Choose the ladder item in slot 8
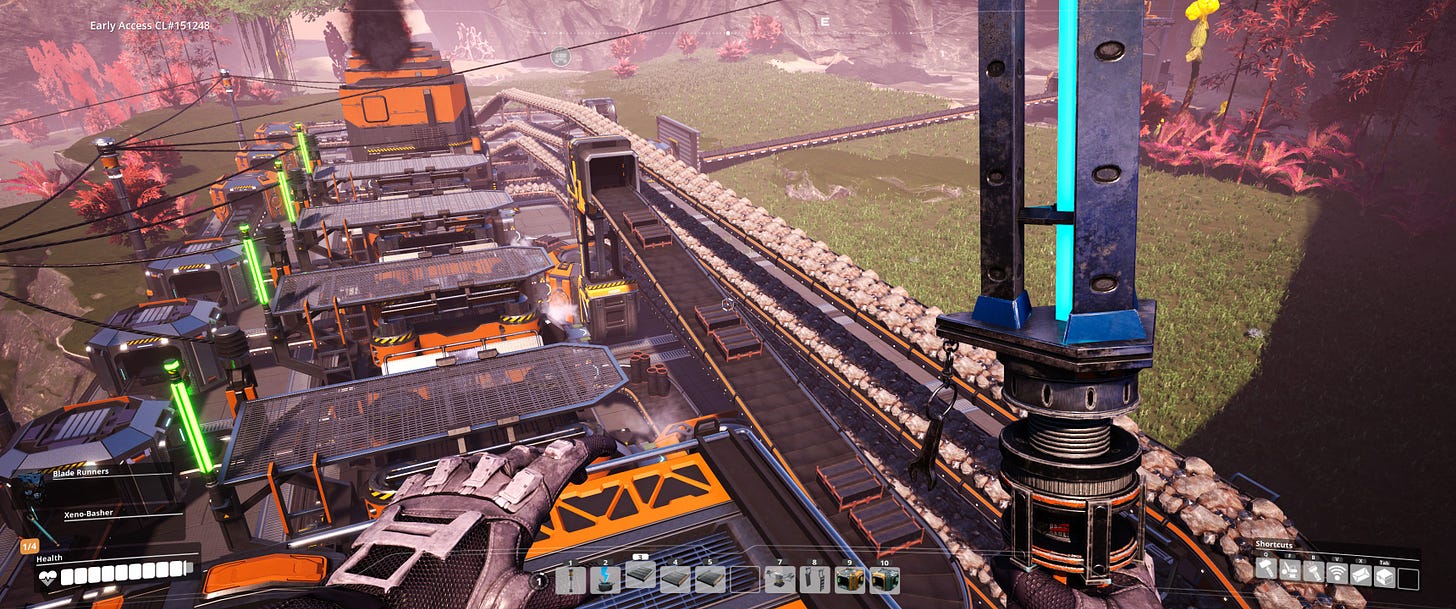Screen dimensions: 1456x609 pyautogui.click(x=815, y=580)
